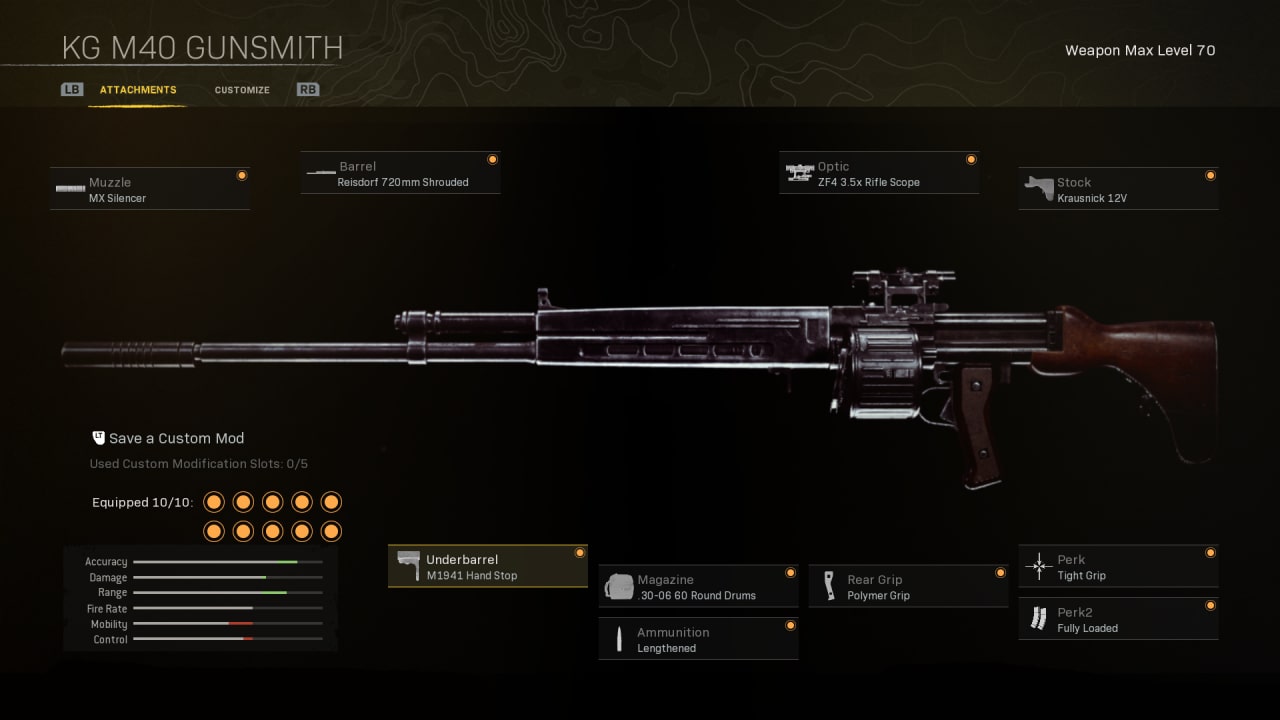
Task: Click the M1941 Hand Stop underbarrel icon
Action: click(409, 565)
